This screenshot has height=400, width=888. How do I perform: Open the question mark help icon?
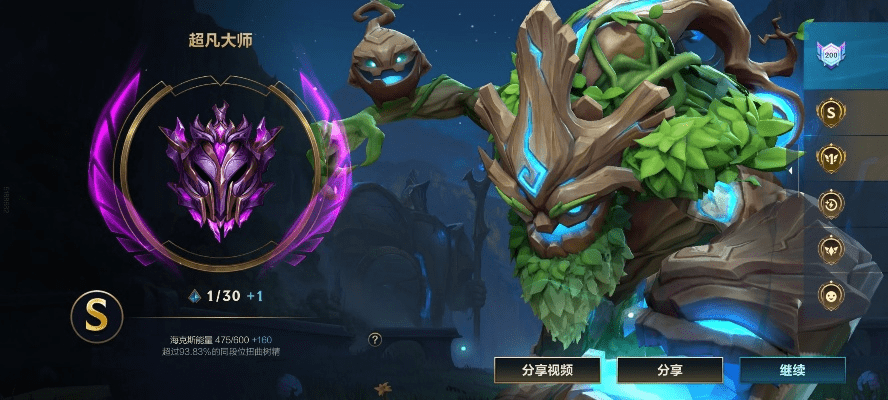pos(375,340)
